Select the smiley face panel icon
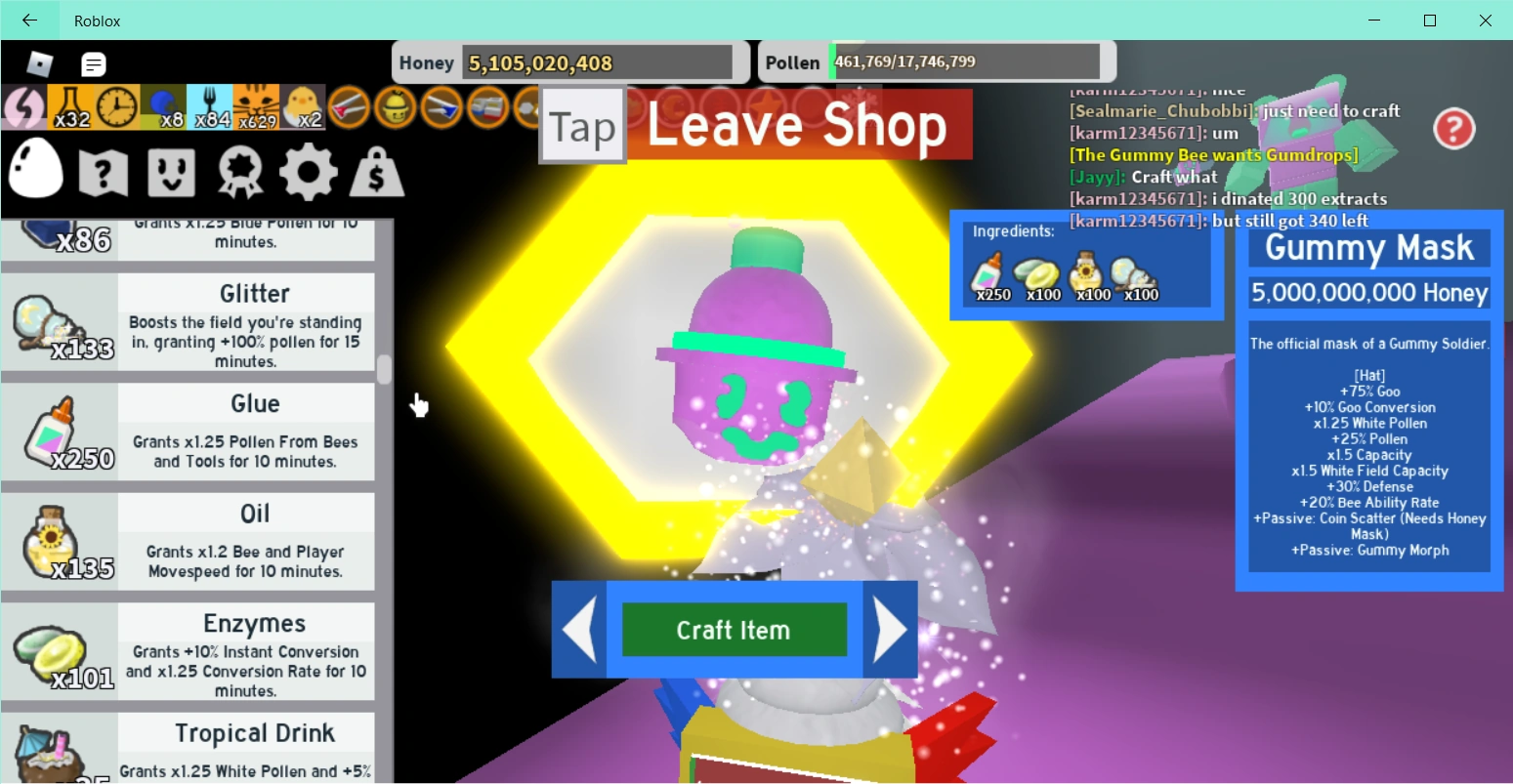Viewport: 1513px width, 784px height. tap(171, 170)
